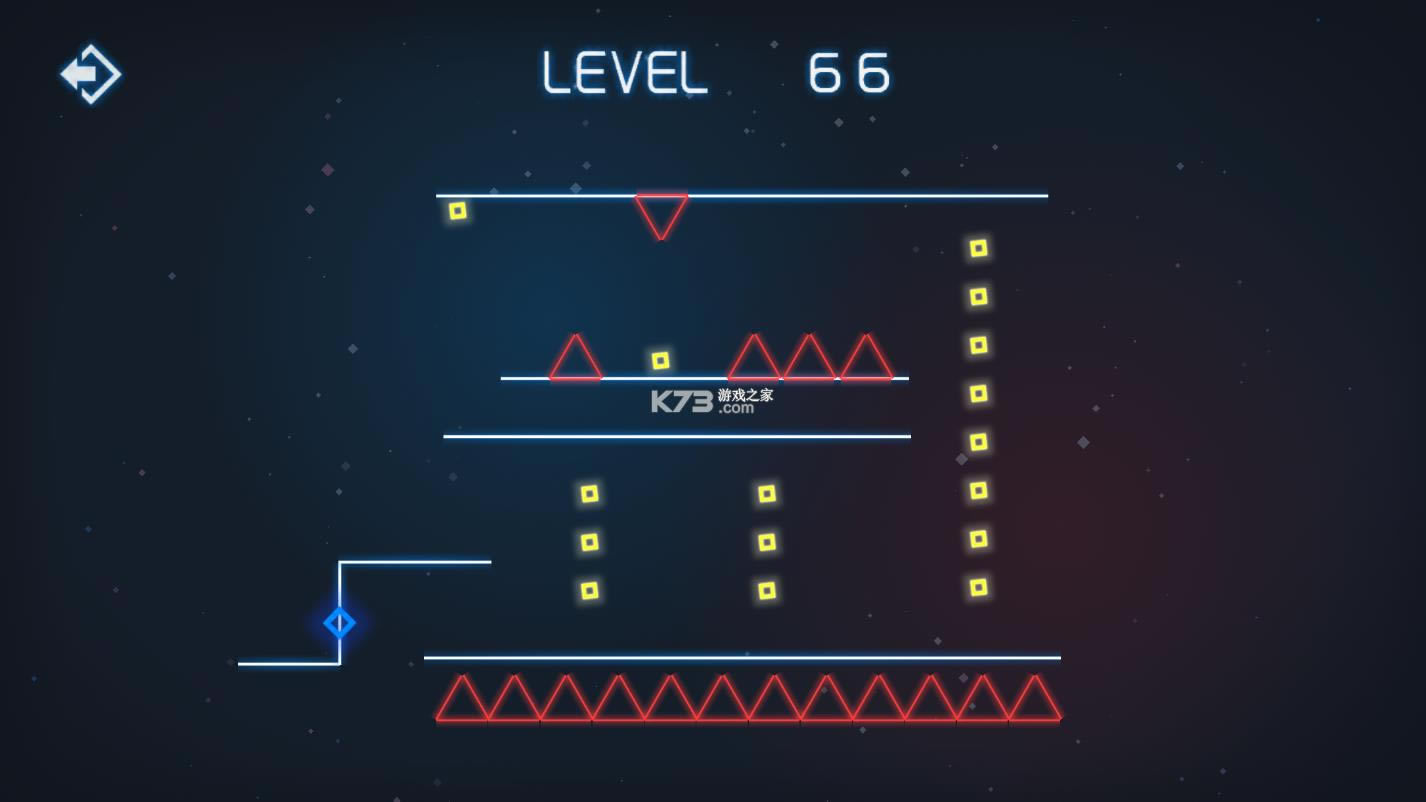Click the yellow collectible below the top platform

(458, 210)
